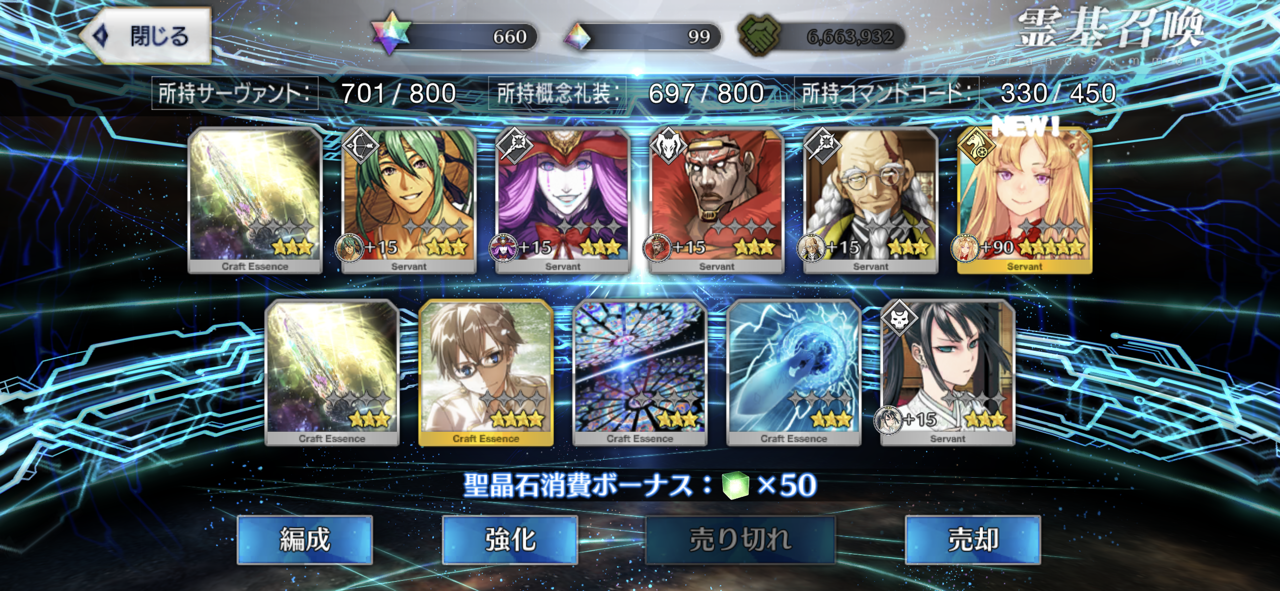Screen dimensions: 1280x591
Task: Select the green-haired archer servant card
Action: [409, 200]
